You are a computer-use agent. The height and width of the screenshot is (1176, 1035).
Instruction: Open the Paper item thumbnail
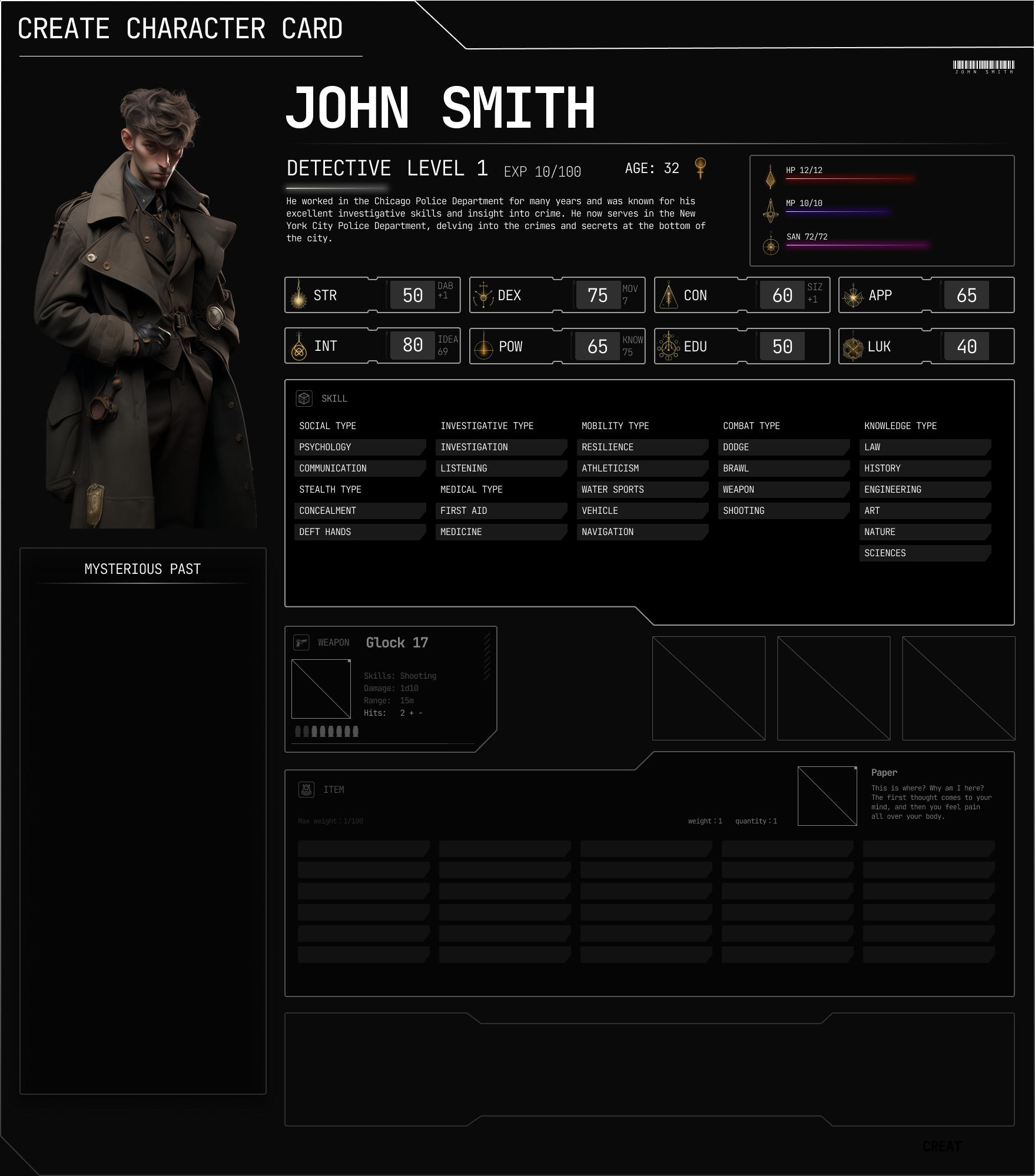tap(827, 796)
